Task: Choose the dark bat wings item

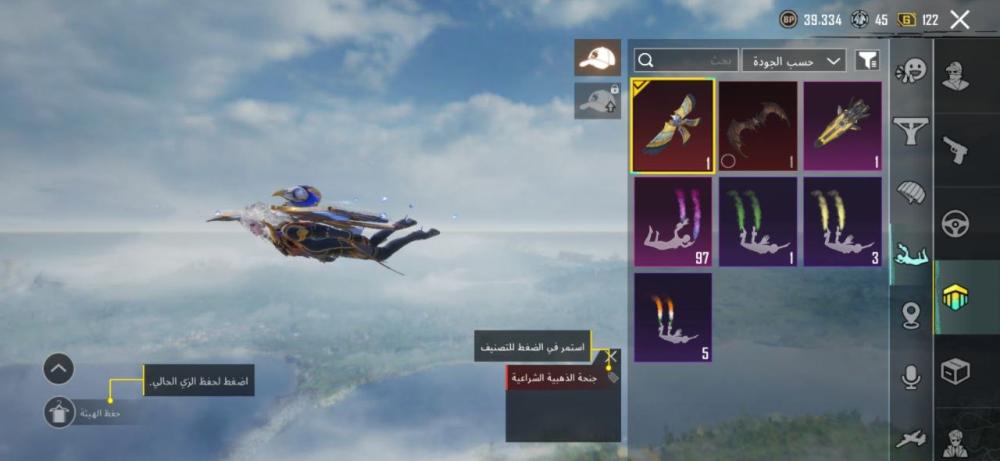Action: (x=758, y=126)
